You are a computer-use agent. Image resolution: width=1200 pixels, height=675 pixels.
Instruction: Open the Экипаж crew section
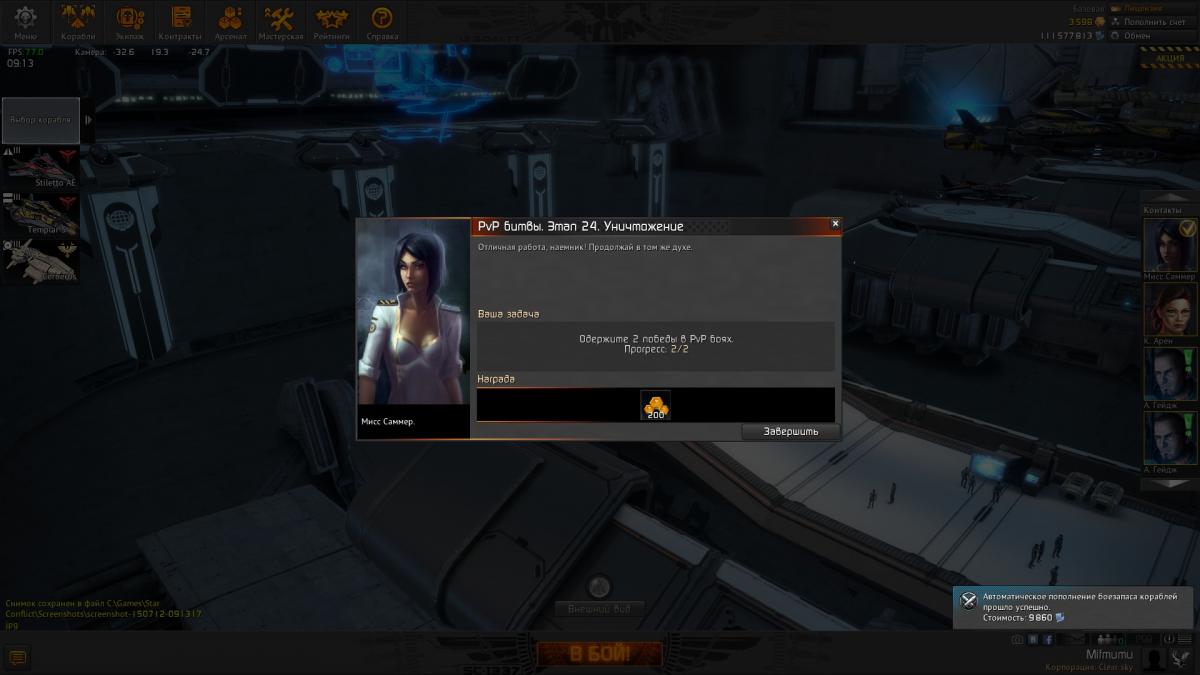130,22
